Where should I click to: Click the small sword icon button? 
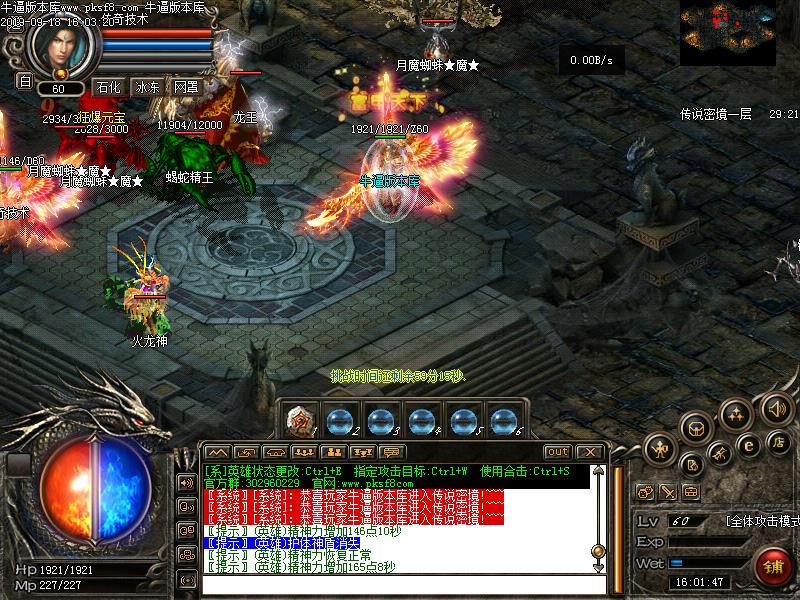point(667,492)
